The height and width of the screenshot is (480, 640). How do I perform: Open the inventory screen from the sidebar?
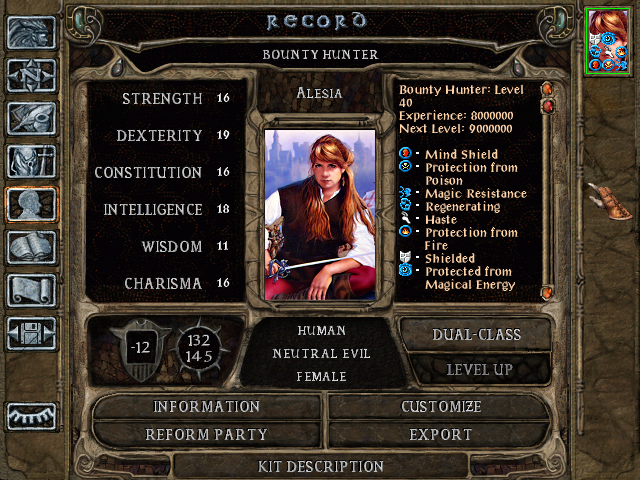click(x=31, y=161)
